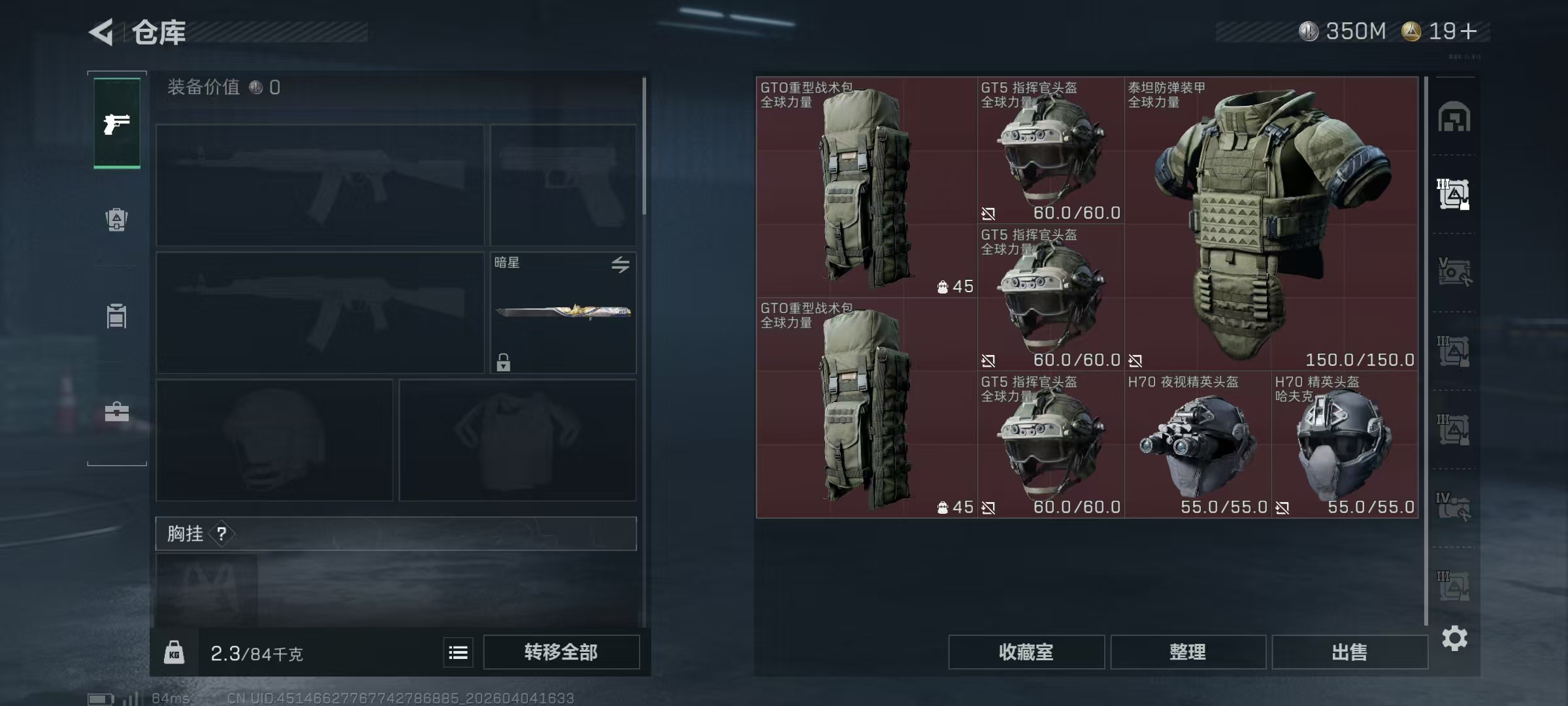This screenshot has width=1568, height=706.
Task: Pick the H70 精英头盔 哈夫克 helmet
Action: point(1345,445)
